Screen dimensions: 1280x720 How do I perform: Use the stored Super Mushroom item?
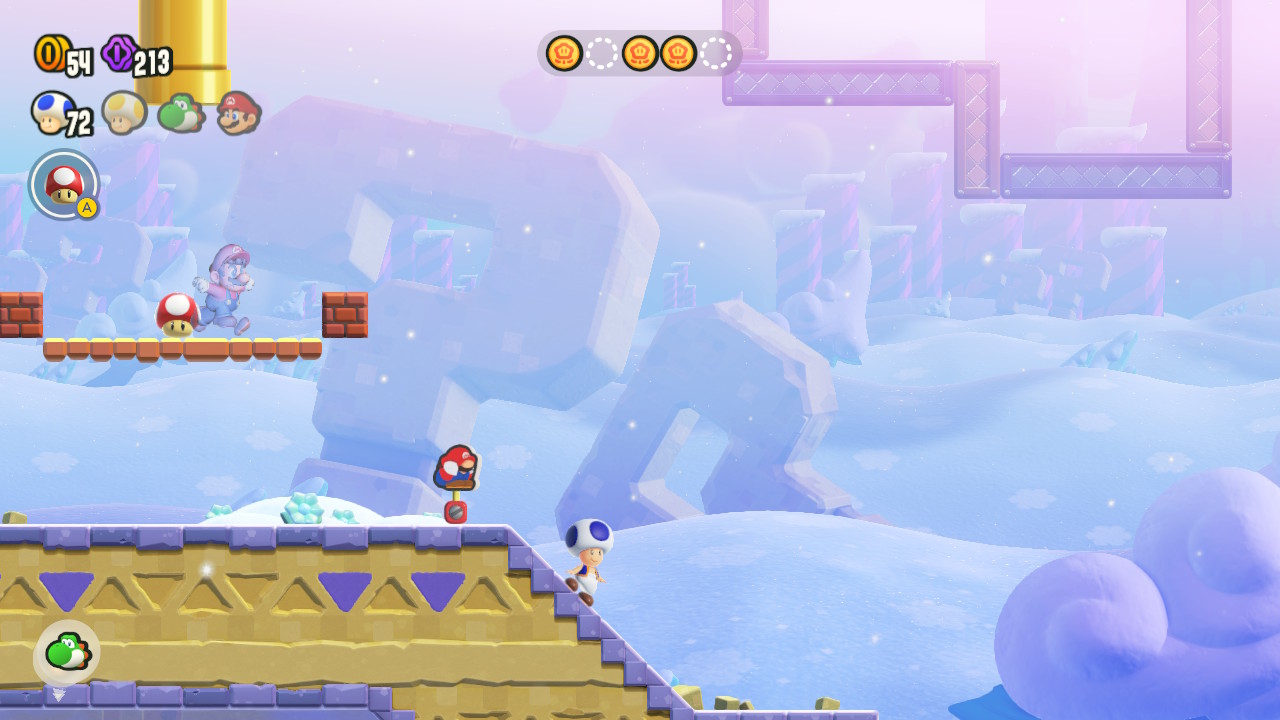point(64,184)
